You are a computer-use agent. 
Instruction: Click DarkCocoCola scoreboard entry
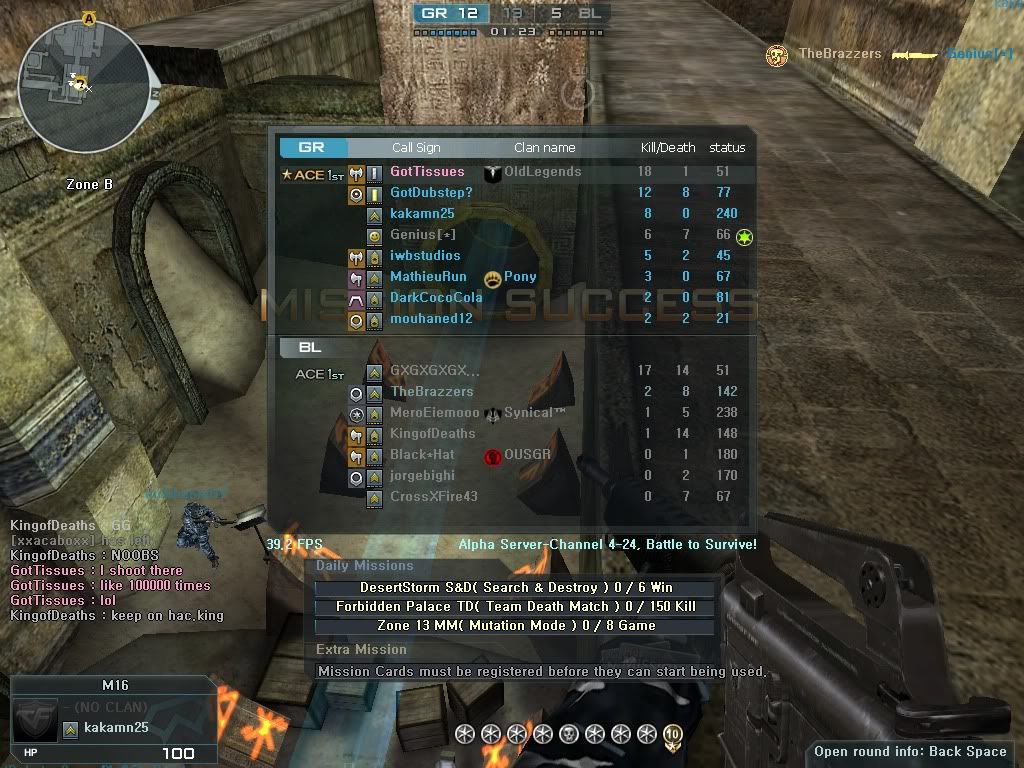436,298
